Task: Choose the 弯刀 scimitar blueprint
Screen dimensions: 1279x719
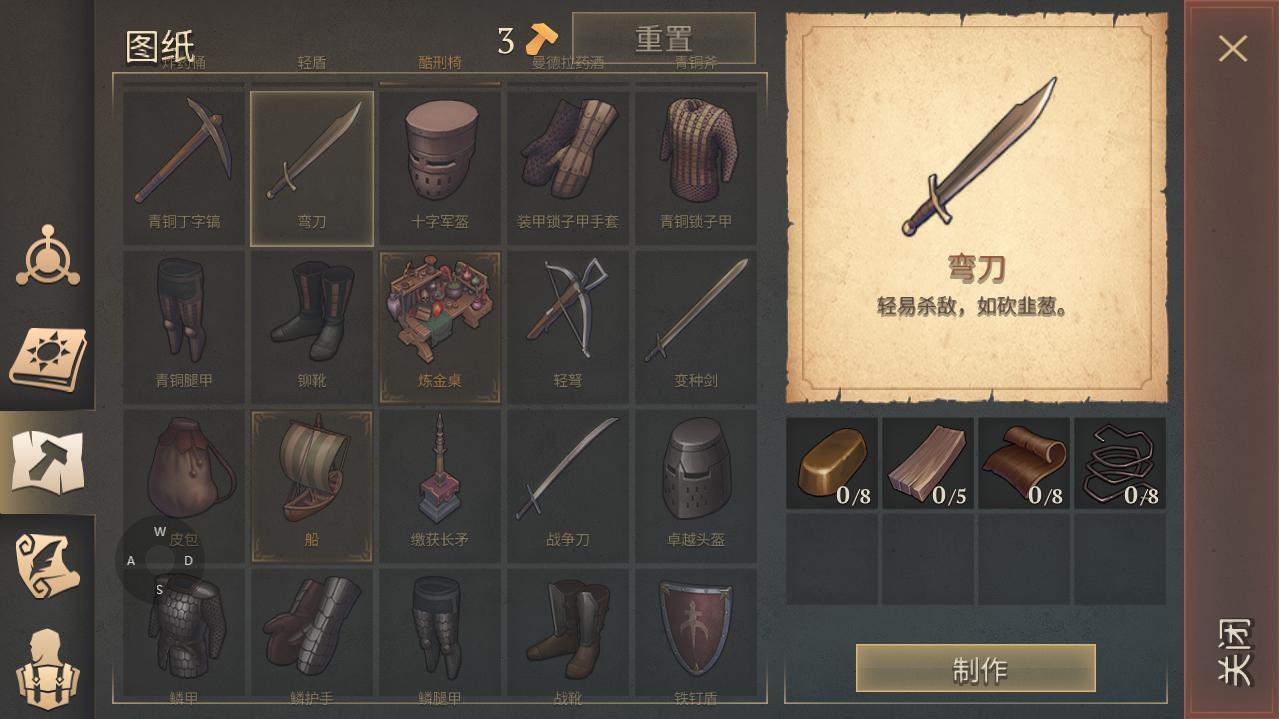Action: [312, 167]
